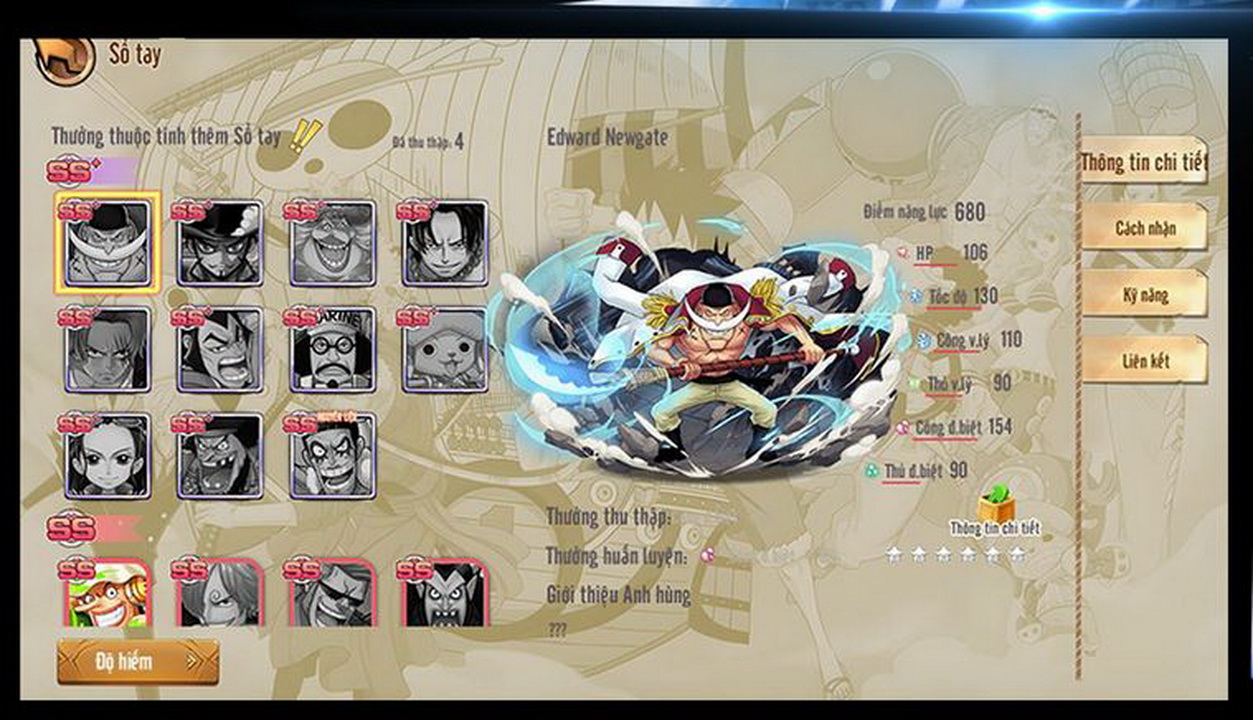Pick the Ace hero portrait
The height and width of the screenshot is (720, 1253).
pos(445,243)
